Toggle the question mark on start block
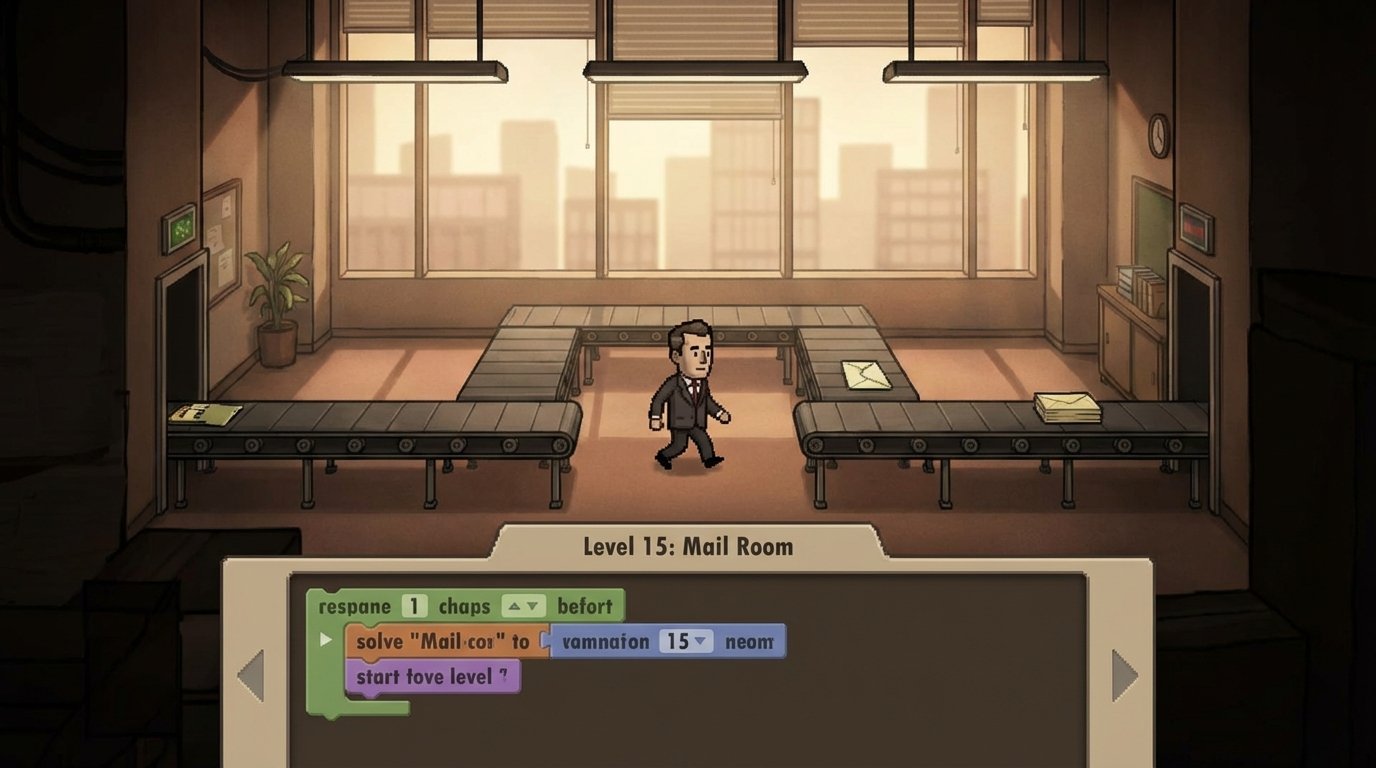Screen dimensions: 1376x768 (504, 675)
